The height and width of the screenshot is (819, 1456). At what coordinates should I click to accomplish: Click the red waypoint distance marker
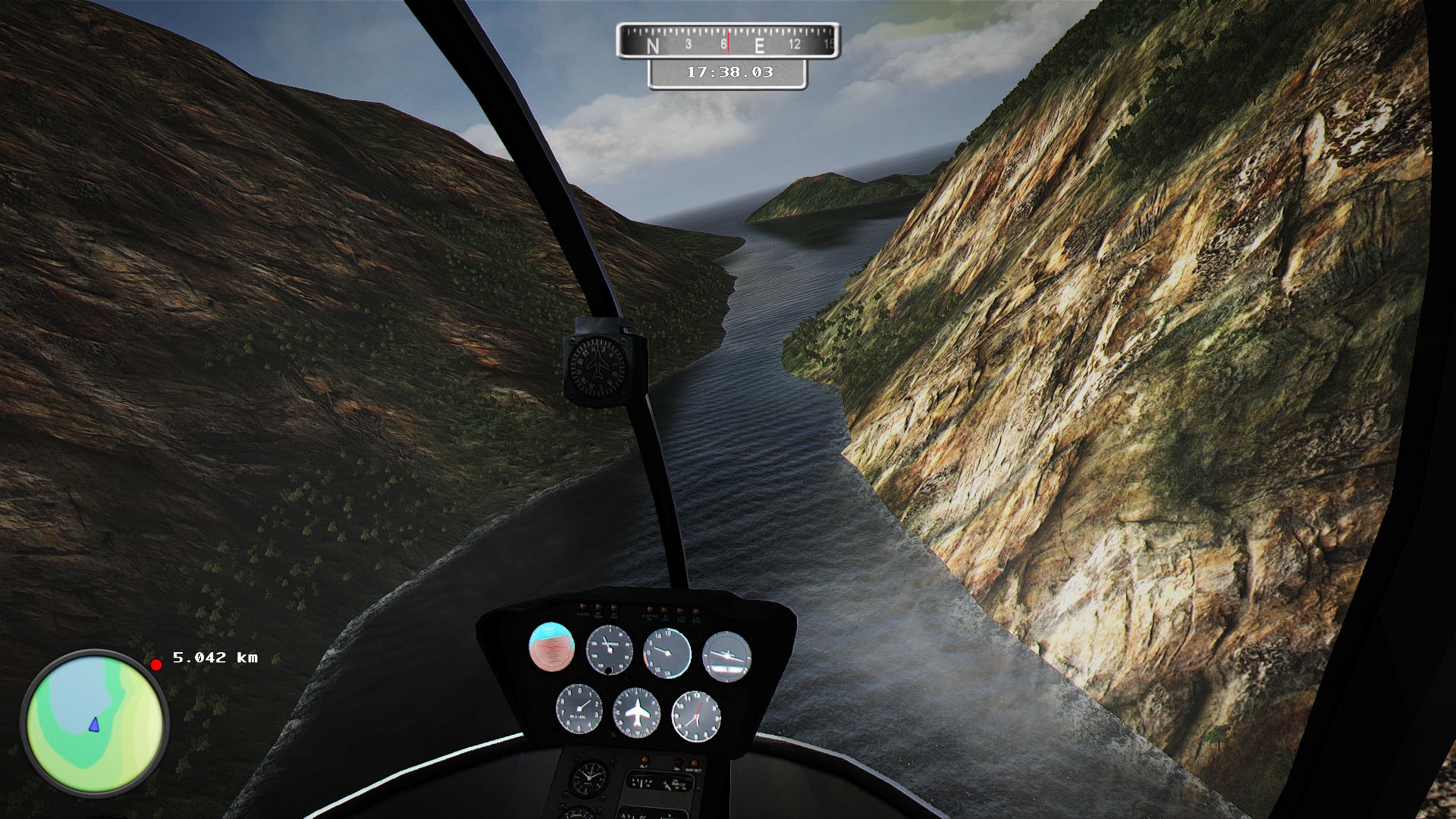pyautogui.click(x=156, y=665)
